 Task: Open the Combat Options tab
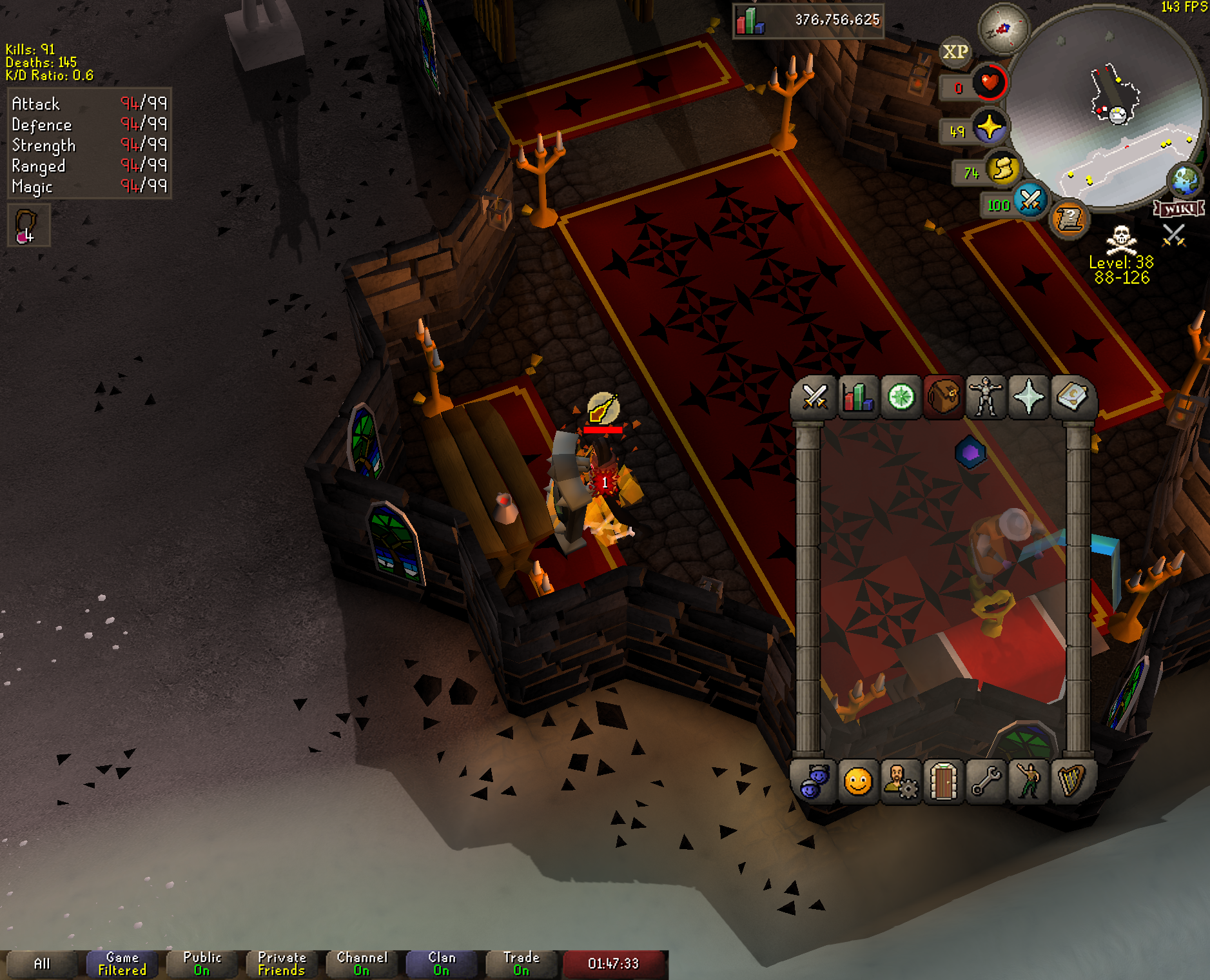tap(815, 397)
